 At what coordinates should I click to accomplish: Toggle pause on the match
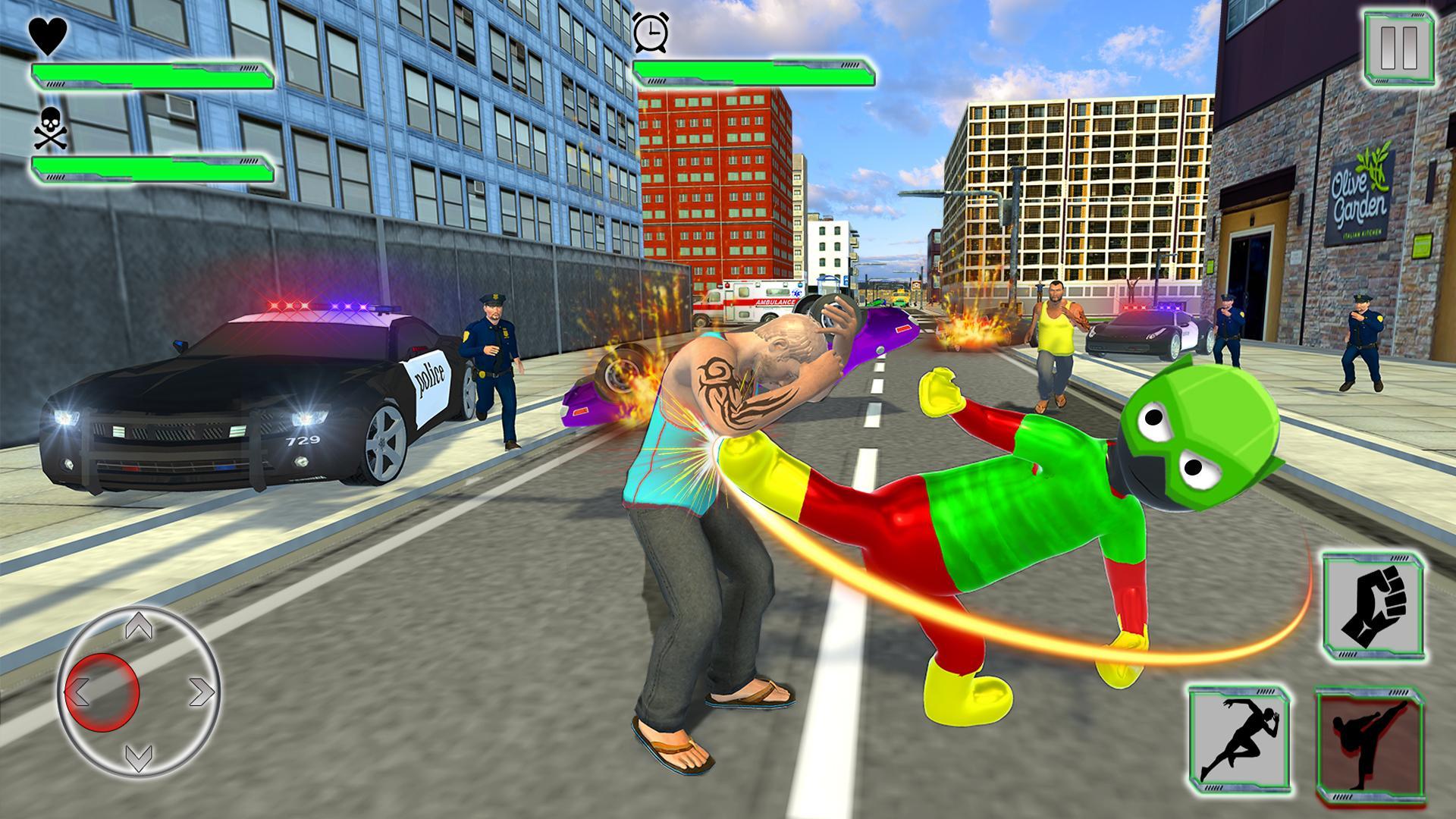(1398, 45)
